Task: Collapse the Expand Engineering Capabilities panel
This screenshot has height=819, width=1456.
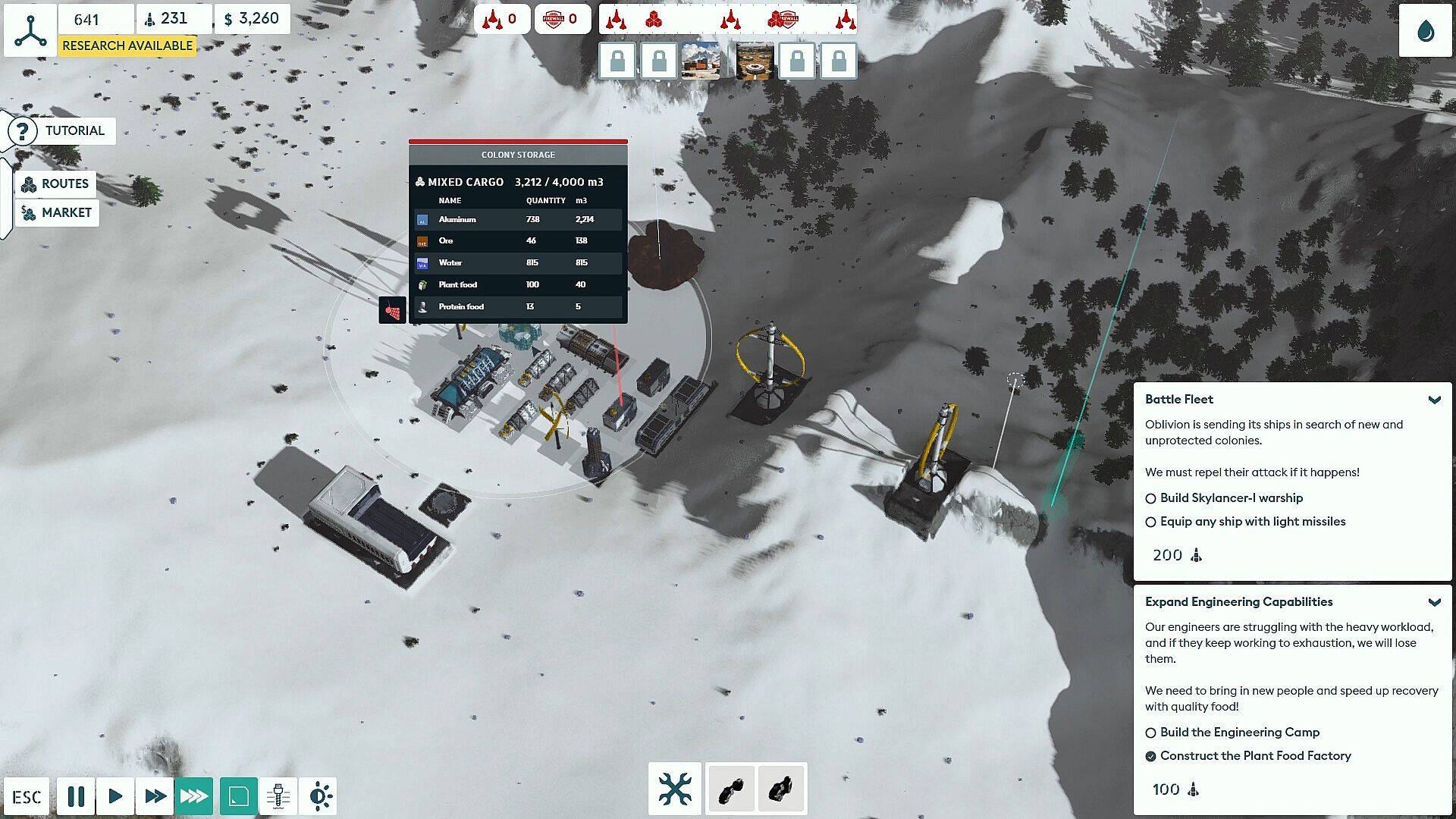Action: coord(1434,602)
